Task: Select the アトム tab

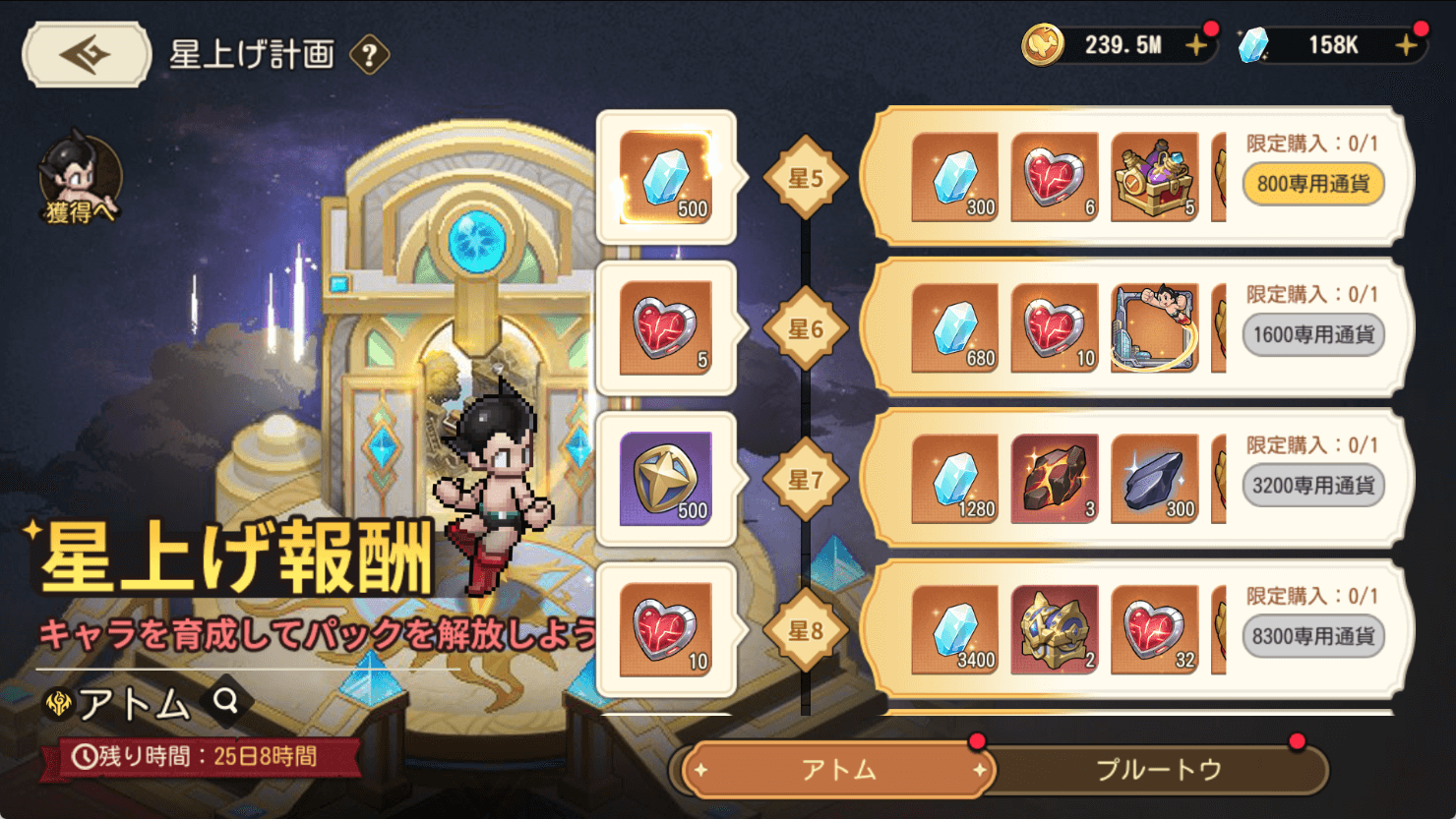Action: 838,770
